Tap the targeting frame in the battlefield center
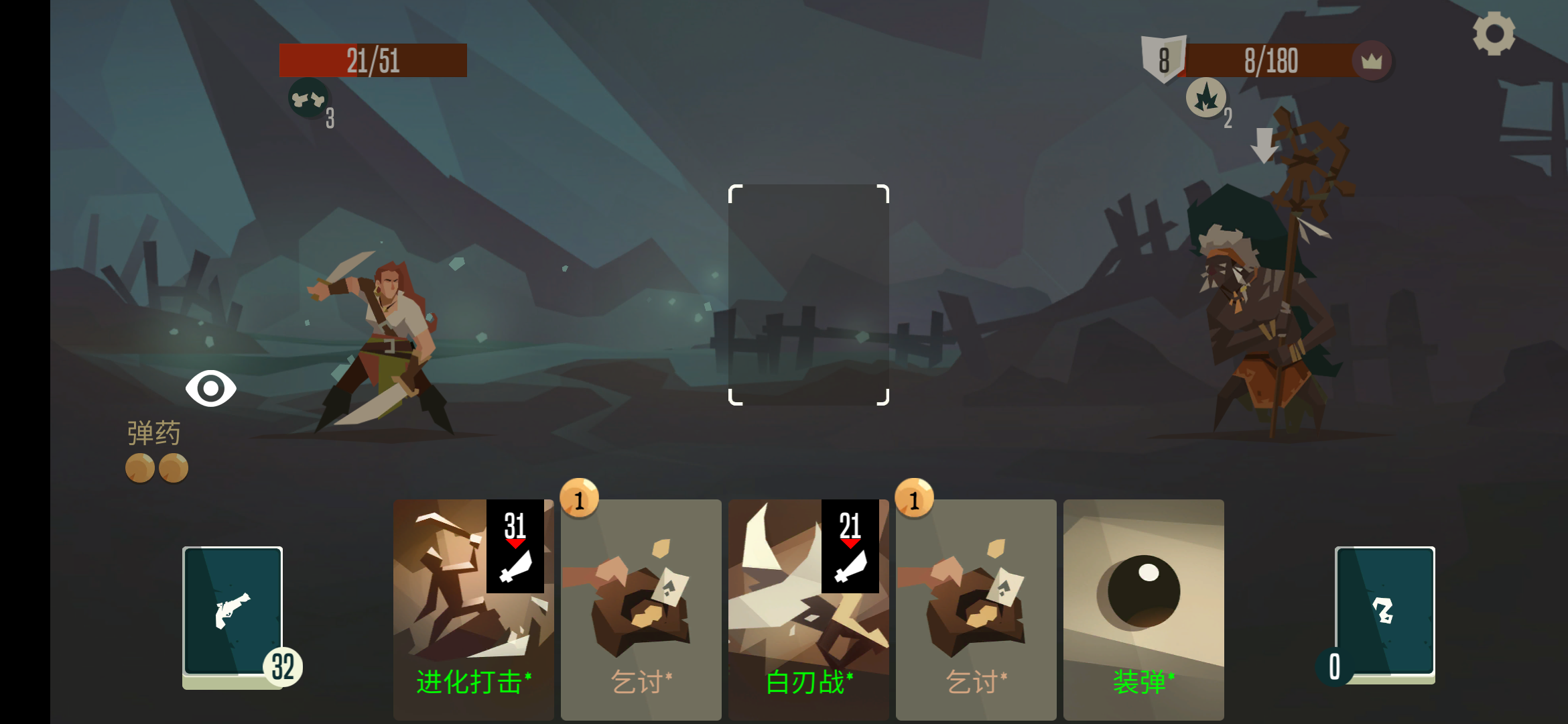 tap(809, 295)
